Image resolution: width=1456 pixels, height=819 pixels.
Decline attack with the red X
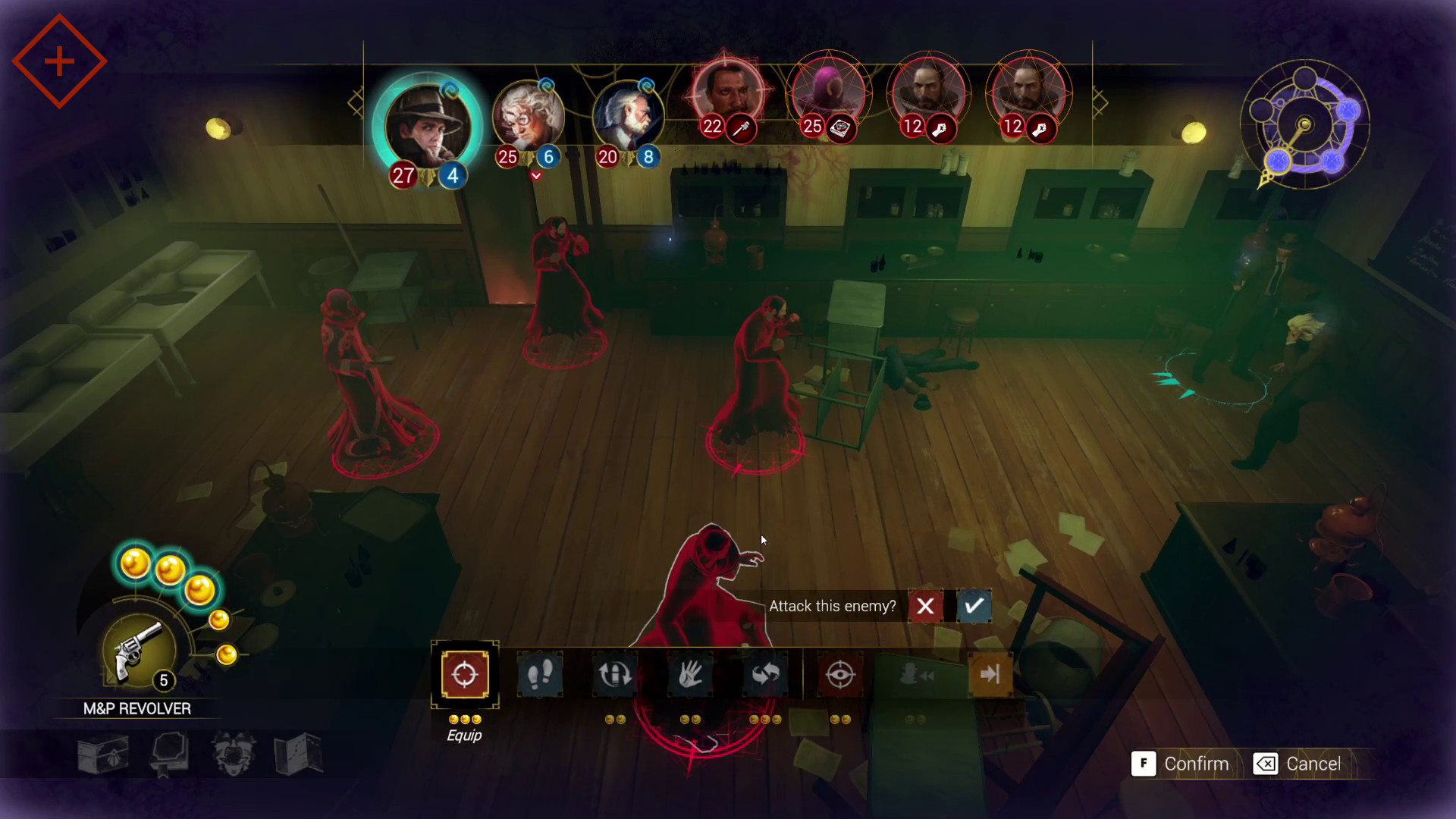click(925, 607)
